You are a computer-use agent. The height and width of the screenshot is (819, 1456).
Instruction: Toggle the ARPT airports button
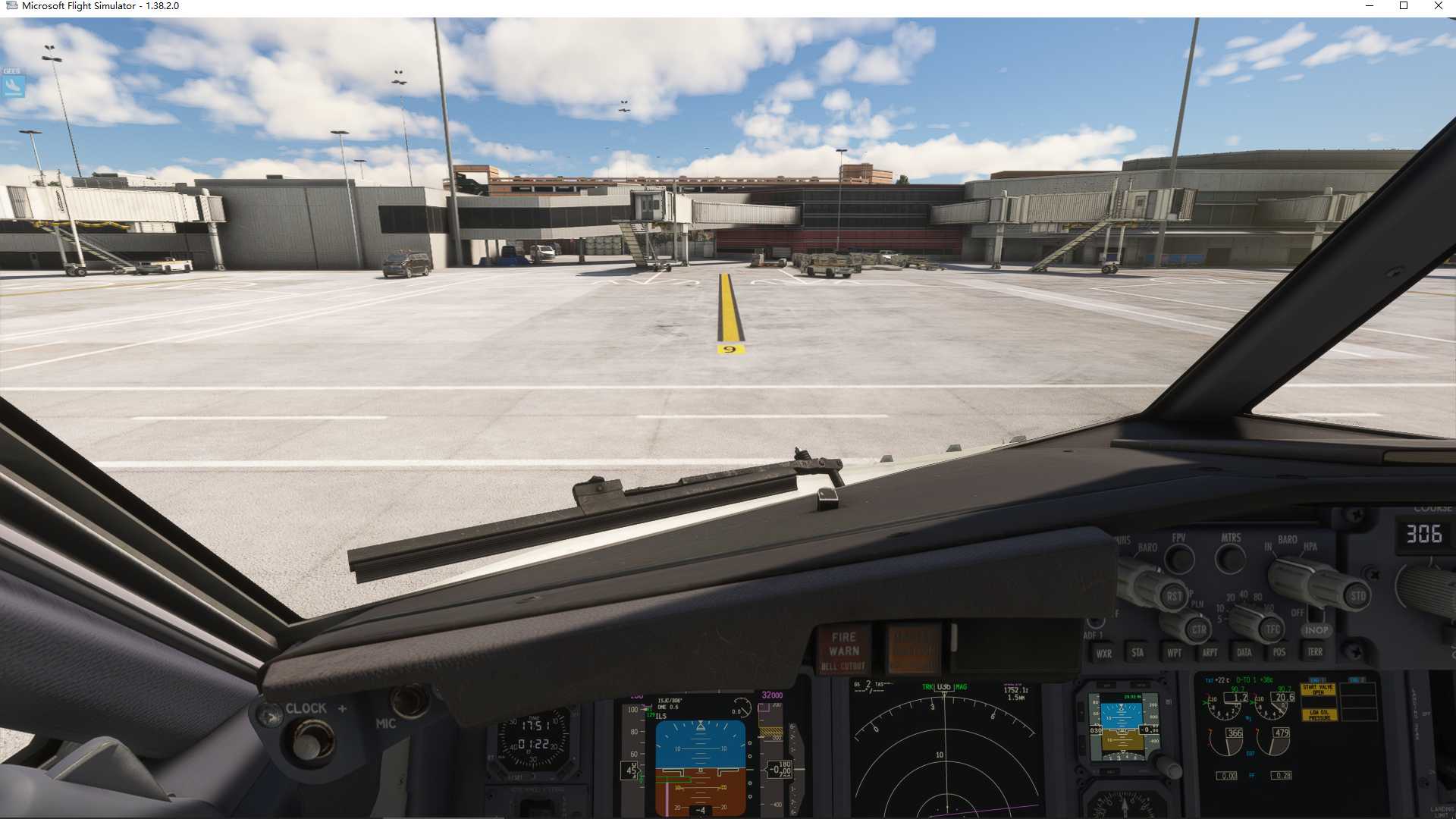click(x=1210, y=652)
